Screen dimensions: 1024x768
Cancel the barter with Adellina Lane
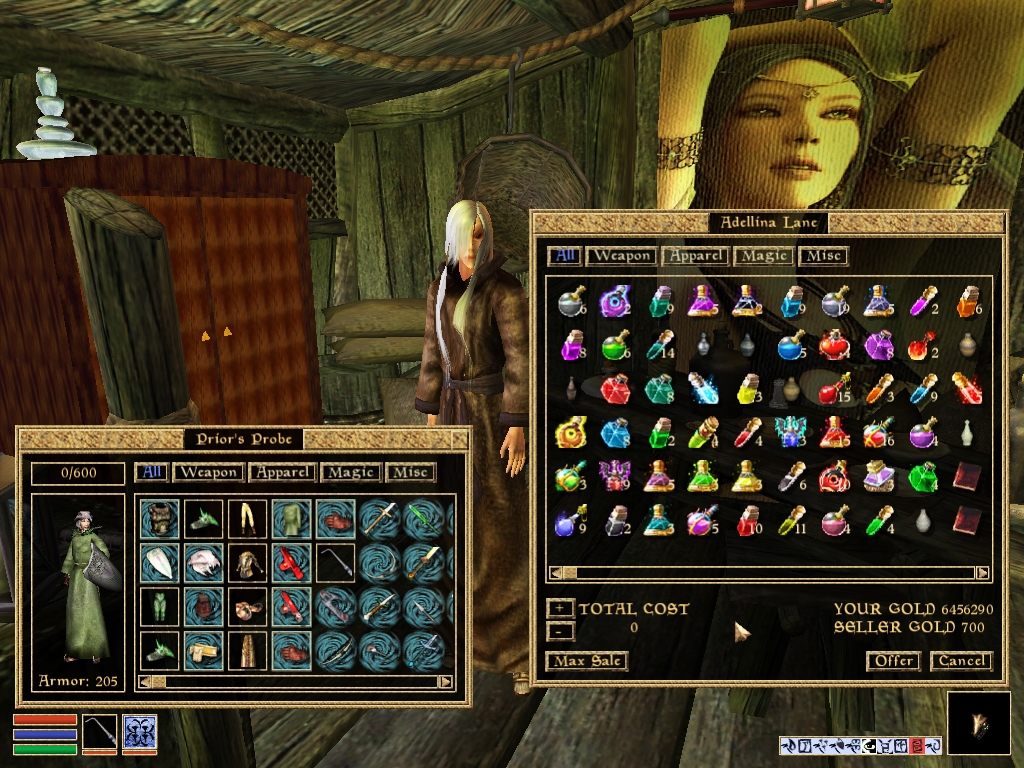[961, 661]
